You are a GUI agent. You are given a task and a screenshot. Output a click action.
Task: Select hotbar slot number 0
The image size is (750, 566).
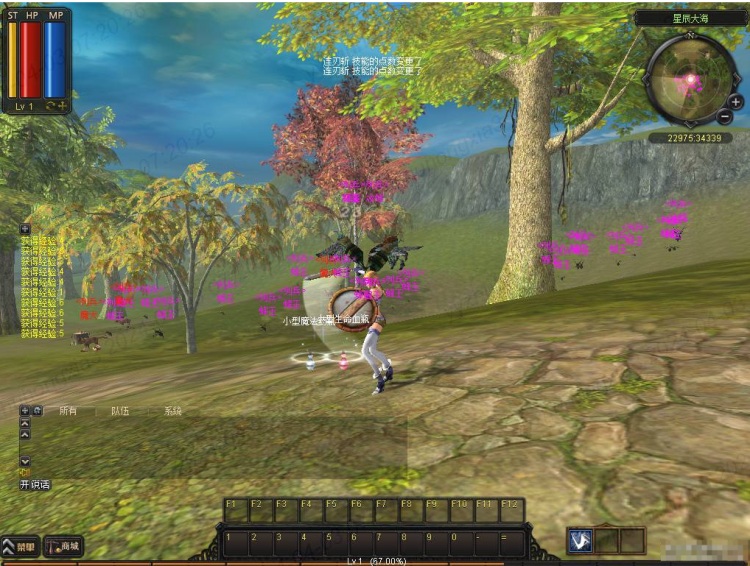[x=459, y=543]
